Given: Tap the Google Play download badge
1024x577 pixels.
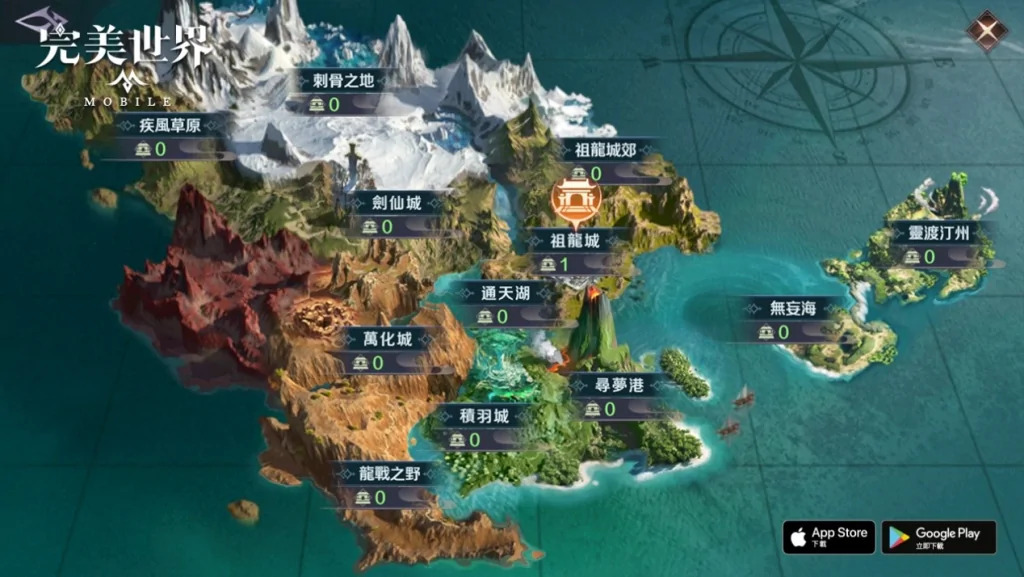Looking at the screenshot, I should [x=937, y=538].
